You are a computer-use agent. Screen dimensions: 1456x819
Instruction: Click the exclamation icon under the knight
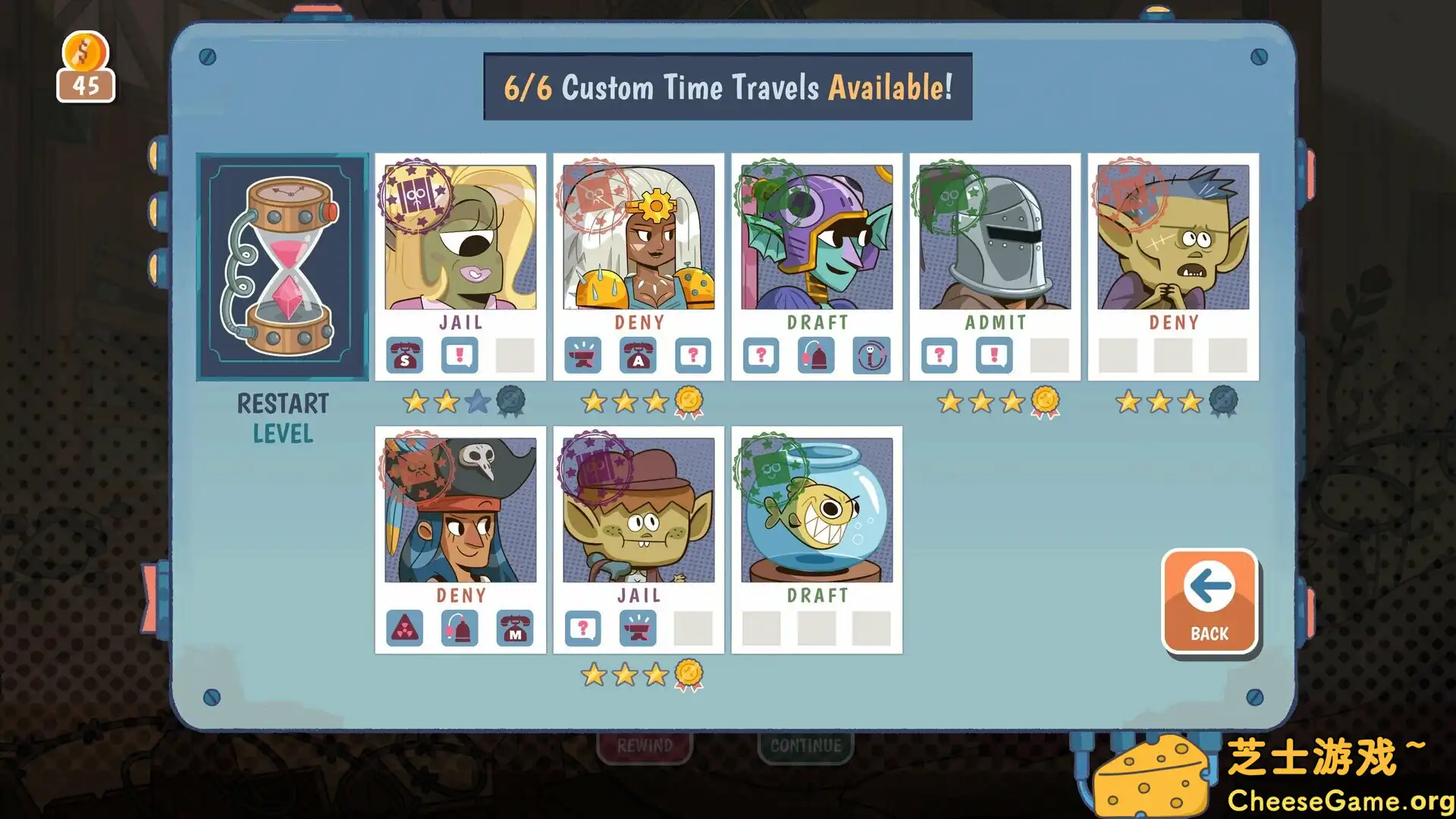994,355
